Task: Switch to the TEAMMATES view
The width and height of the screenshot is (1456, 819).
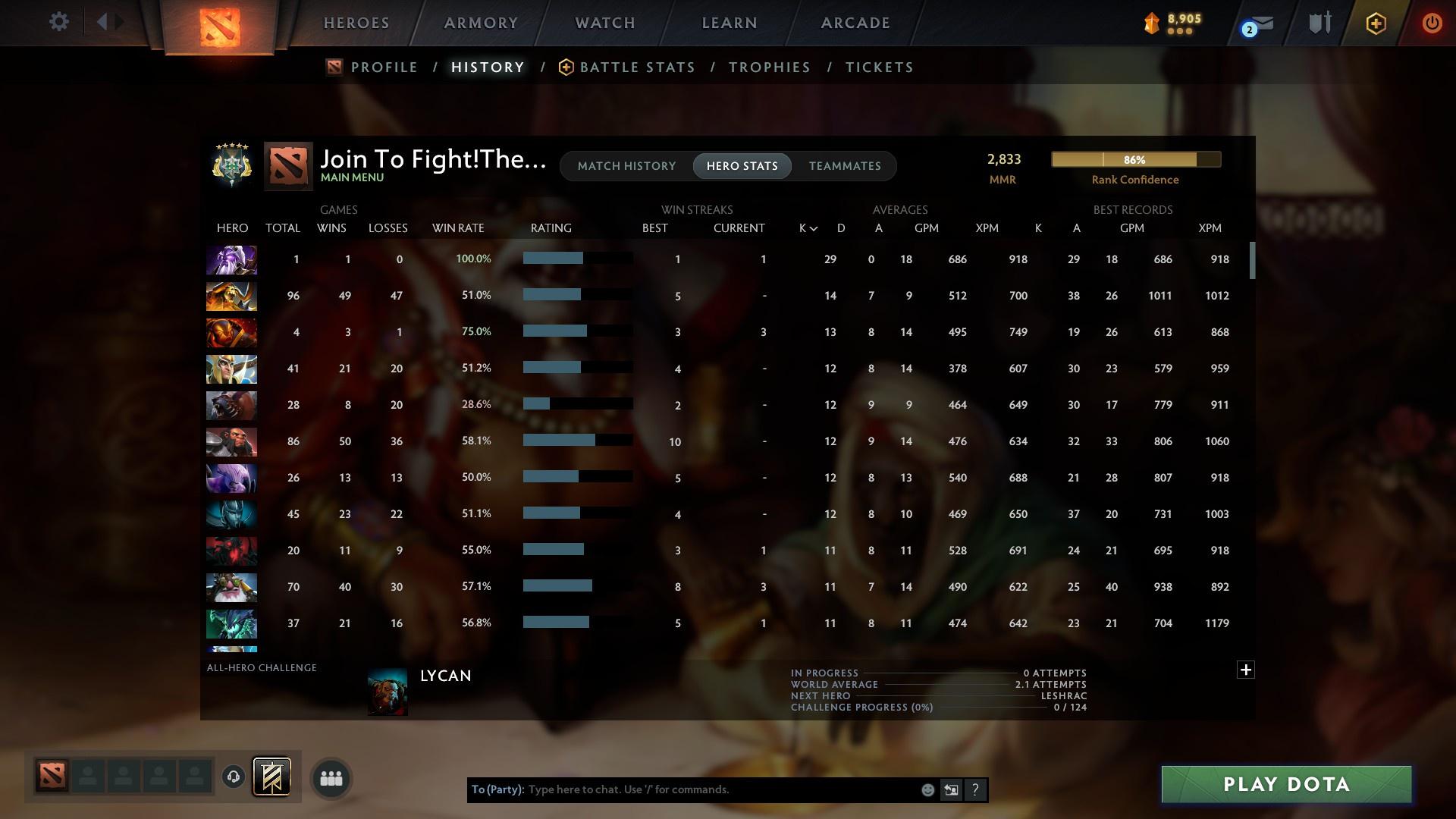Action: pyautogui.click(x=844, y=165)
